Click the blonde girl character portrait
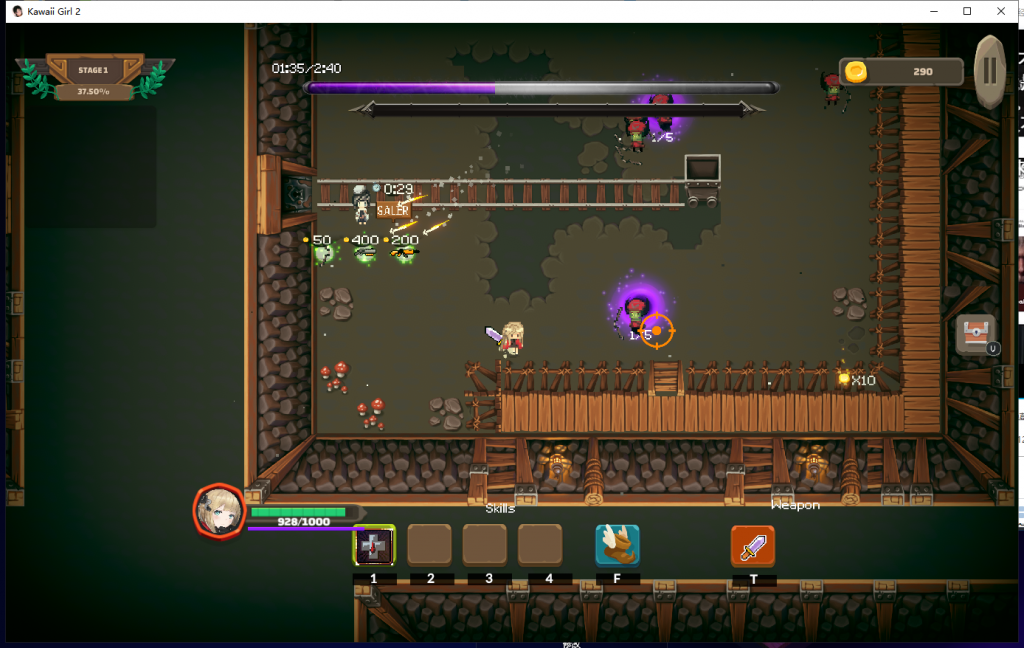This screenshot has height=648, width=1024. [218, 509]
